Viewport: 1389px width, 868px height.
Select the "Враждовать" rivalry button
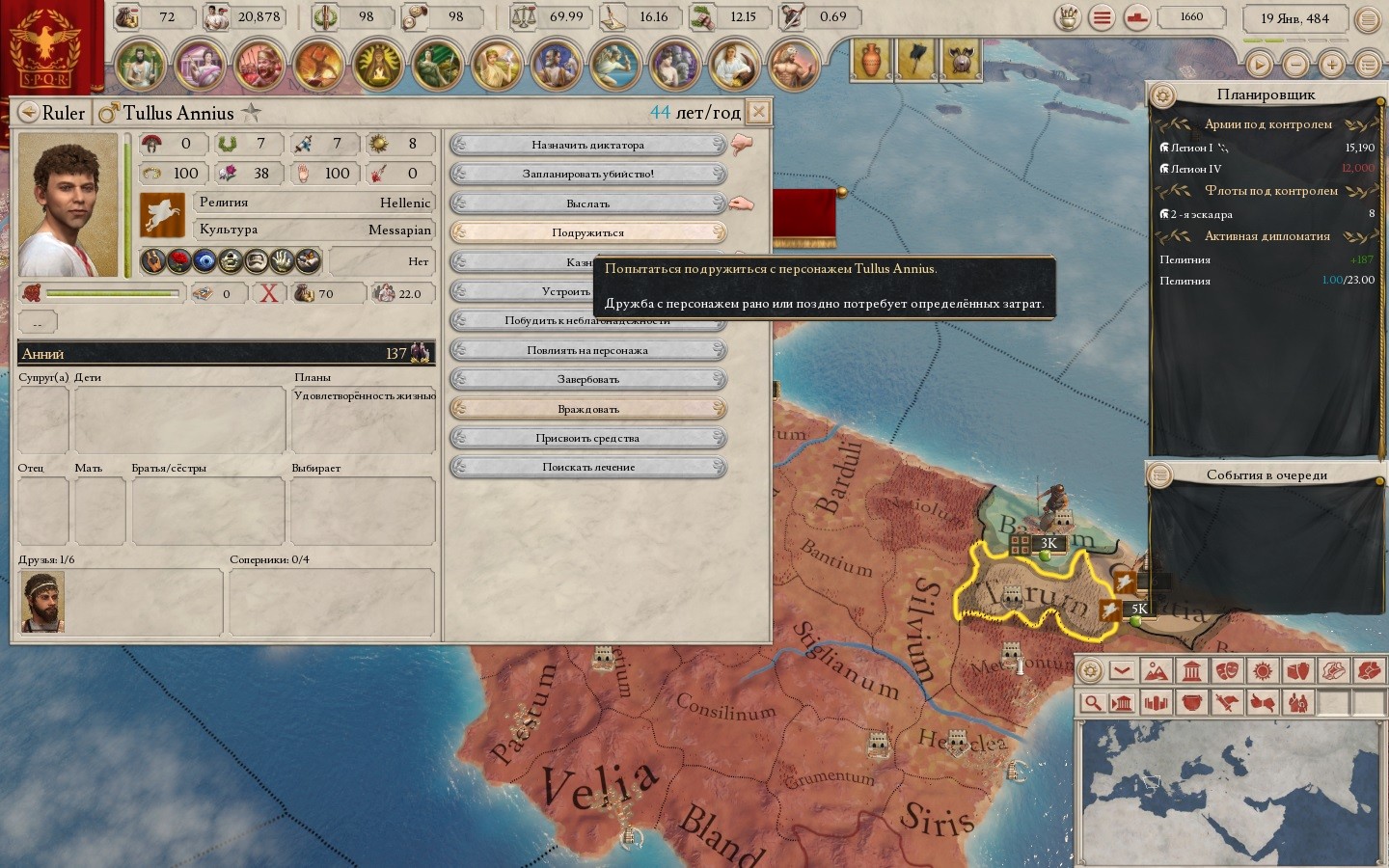tap(588, 409)
